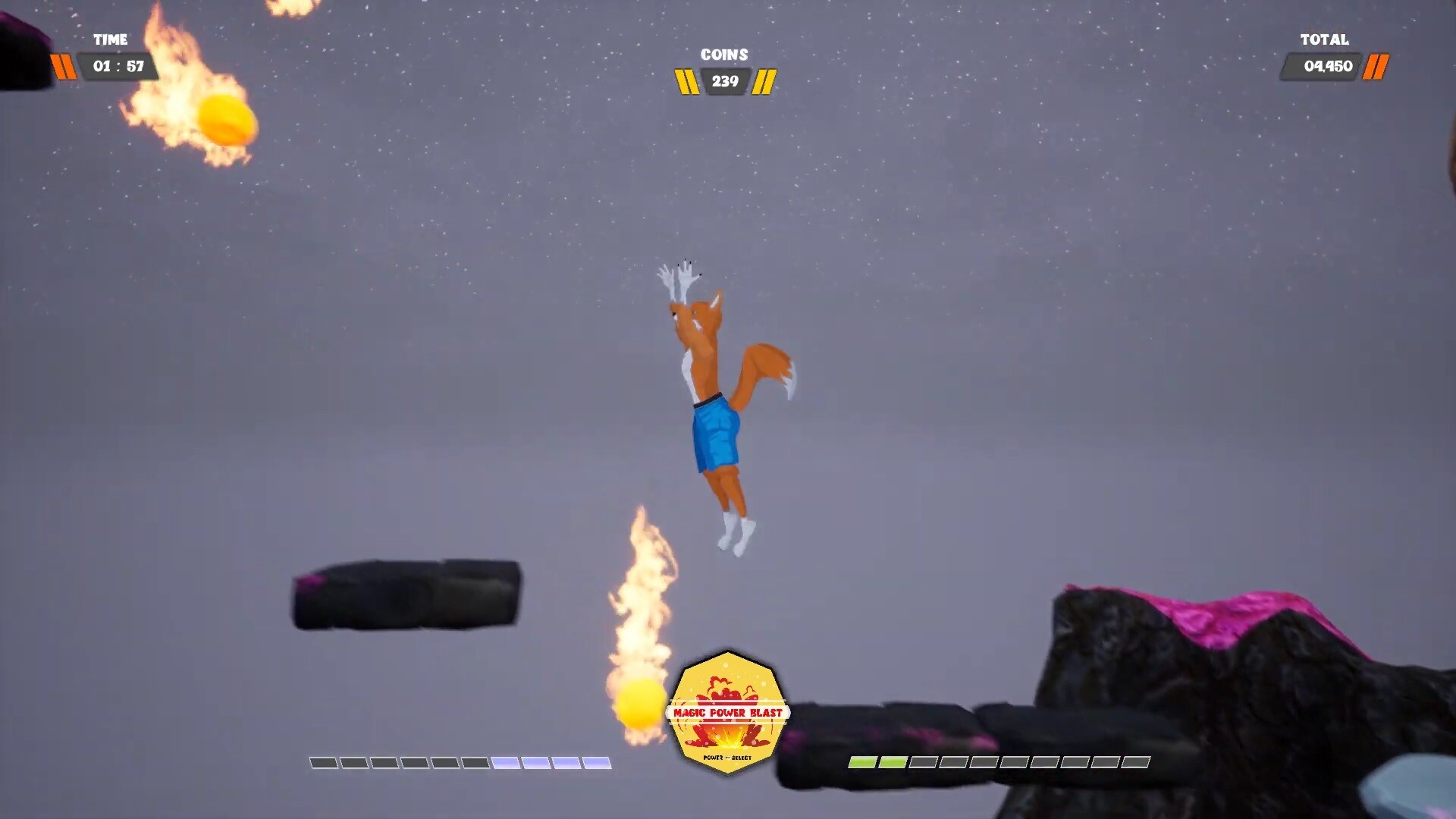Open the POWER - SELECT option on the badge
The image size is (1456, 819).
coord(726,756)
